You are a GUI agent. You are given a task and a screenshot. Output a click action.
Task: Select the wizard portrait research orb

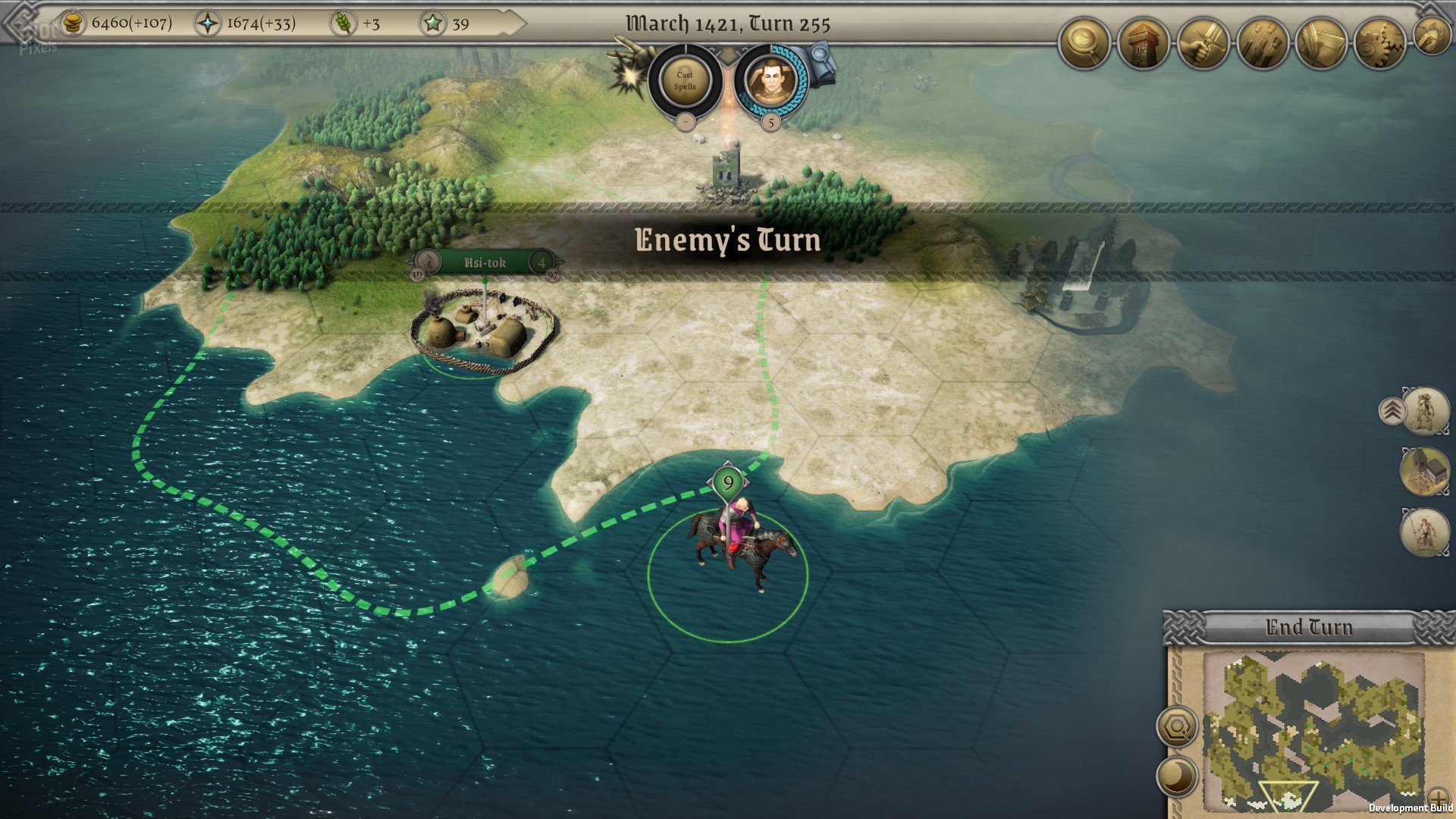[770, 80]
